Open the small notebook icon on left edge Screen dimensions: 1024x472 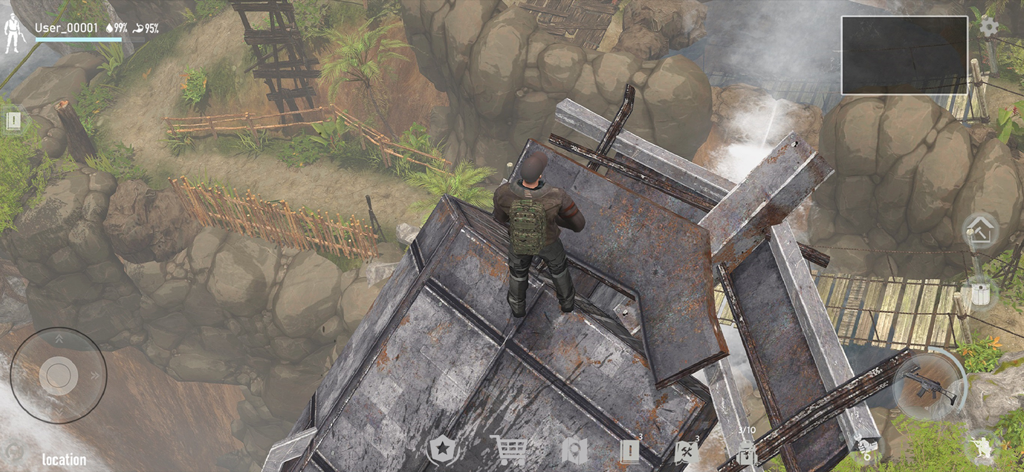[13, 121]
